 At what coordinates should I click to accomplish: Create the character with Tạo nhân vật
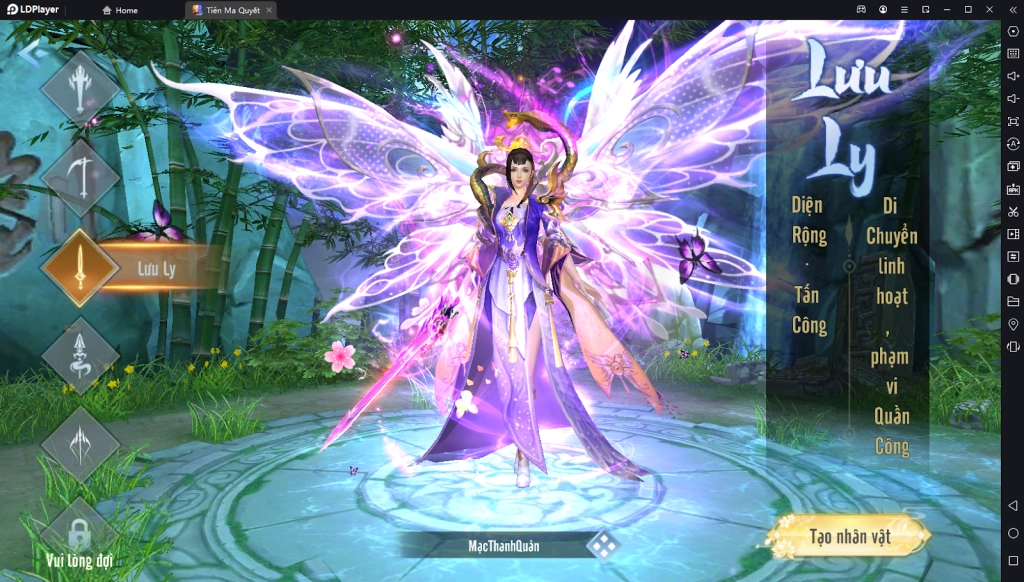[849, 537]
